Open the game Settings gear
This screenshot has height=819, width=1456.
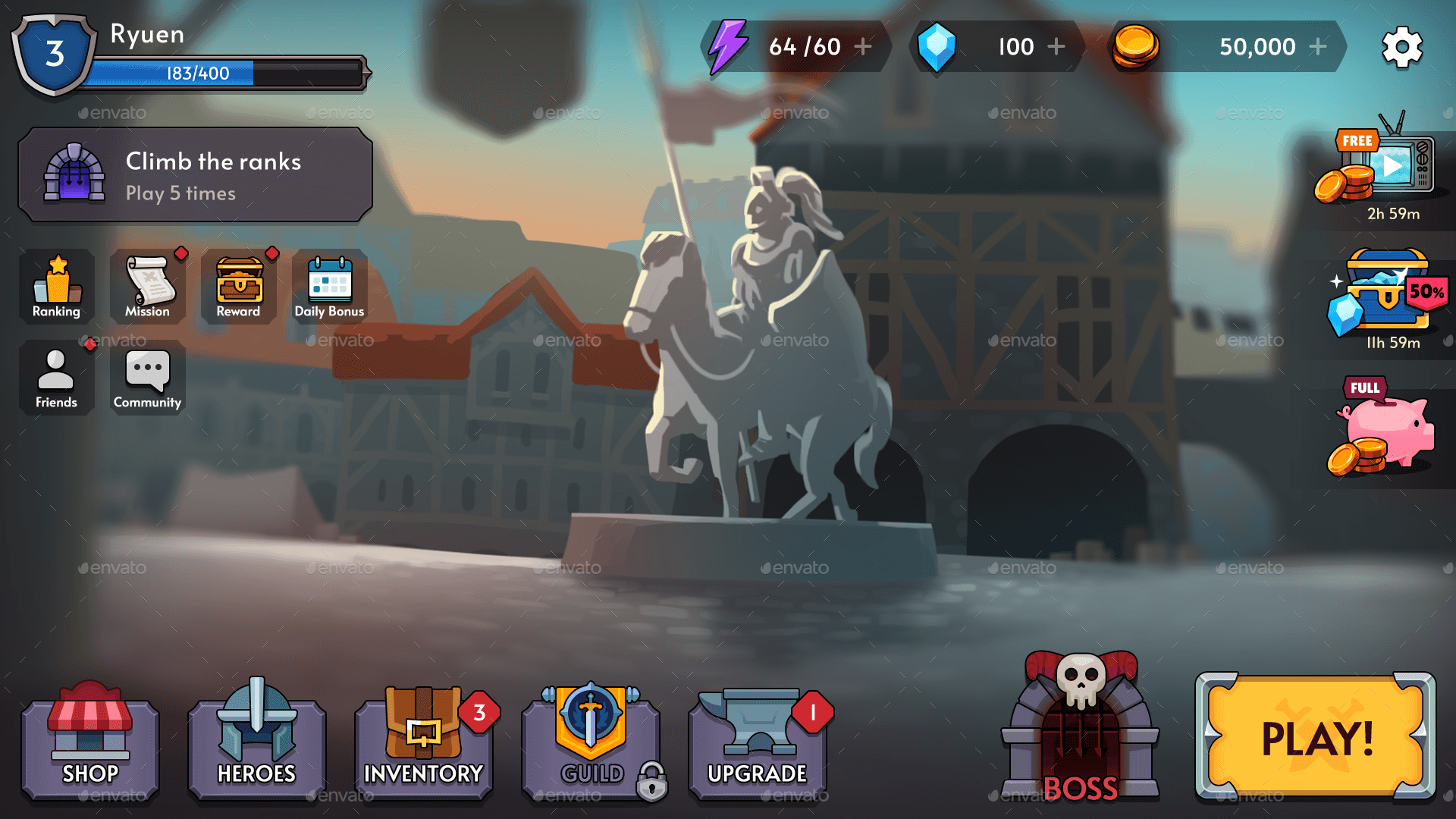pyautogui.click(x=1402, y=46)
